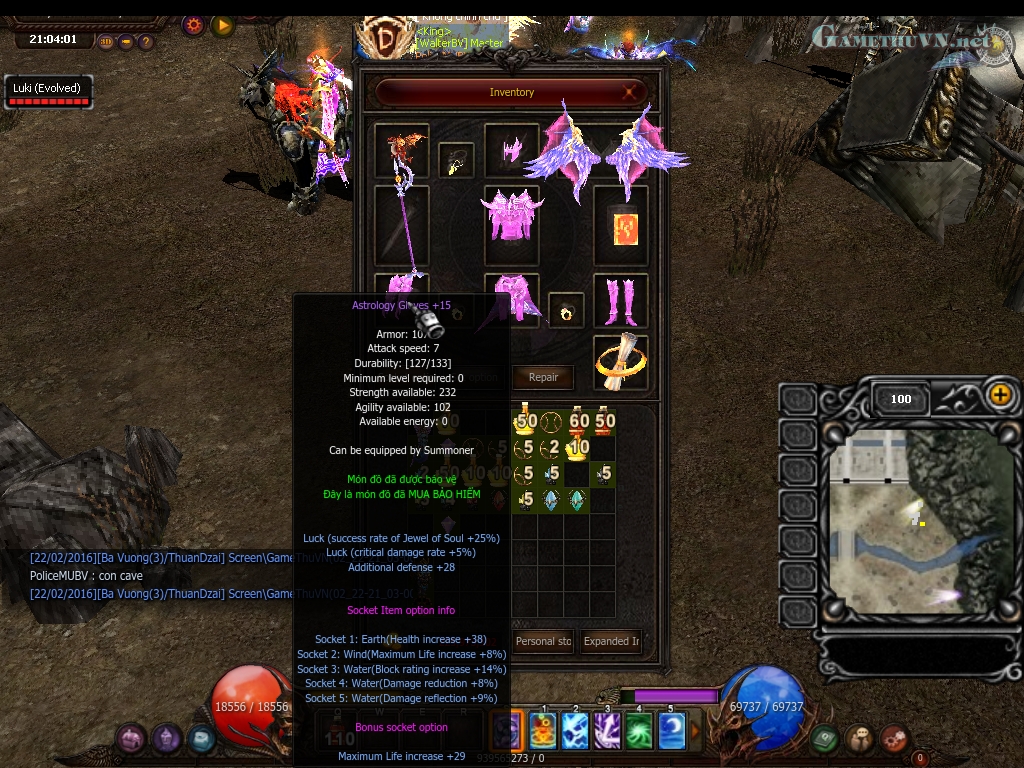Image resolution: width=1024 pixels, height=768 pixels.
Task: Click the Repair button
Action: coord(543,377)
